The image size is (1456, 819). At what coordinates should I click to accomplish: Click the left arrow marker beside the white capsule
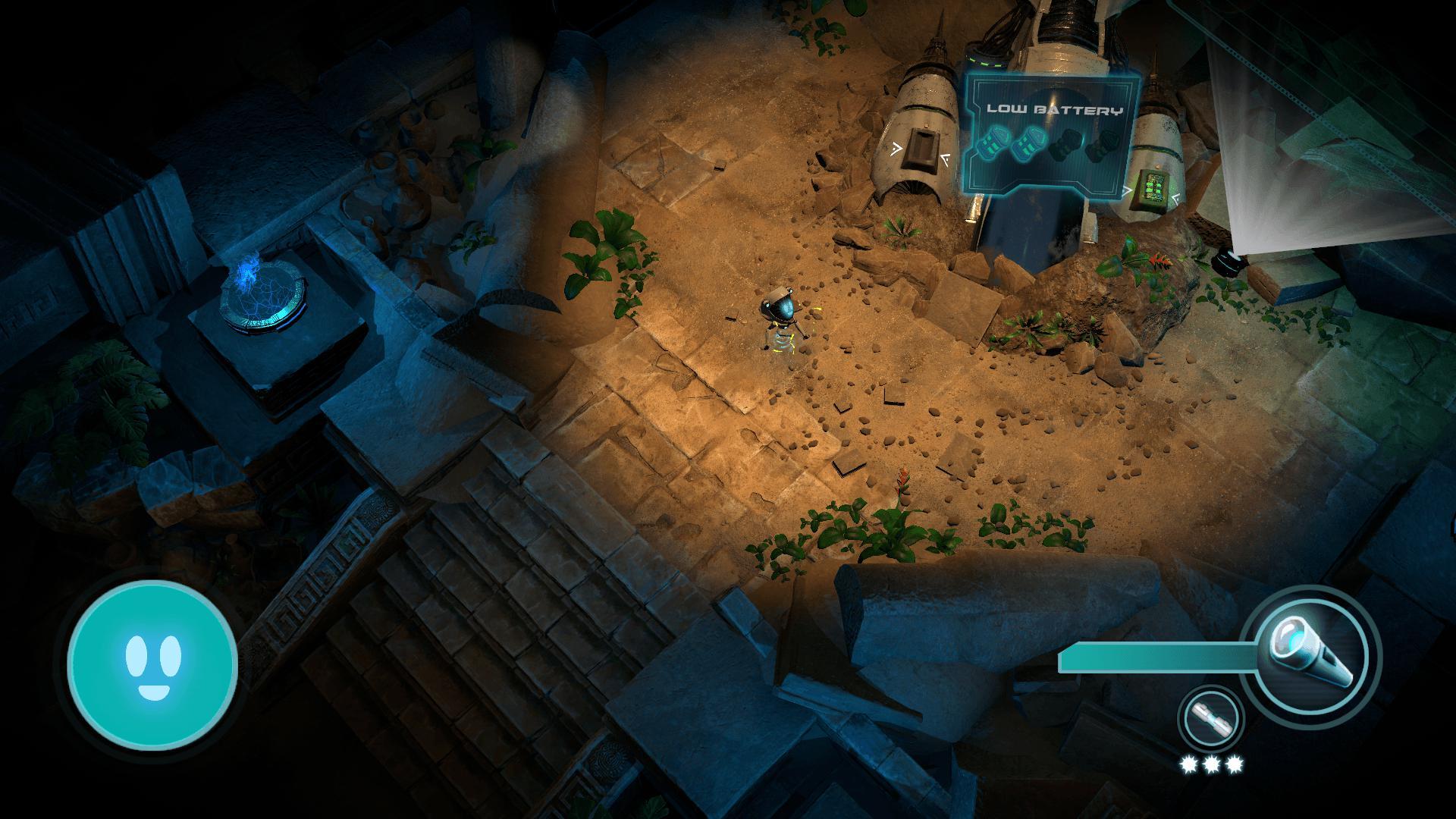click(896, 148)
